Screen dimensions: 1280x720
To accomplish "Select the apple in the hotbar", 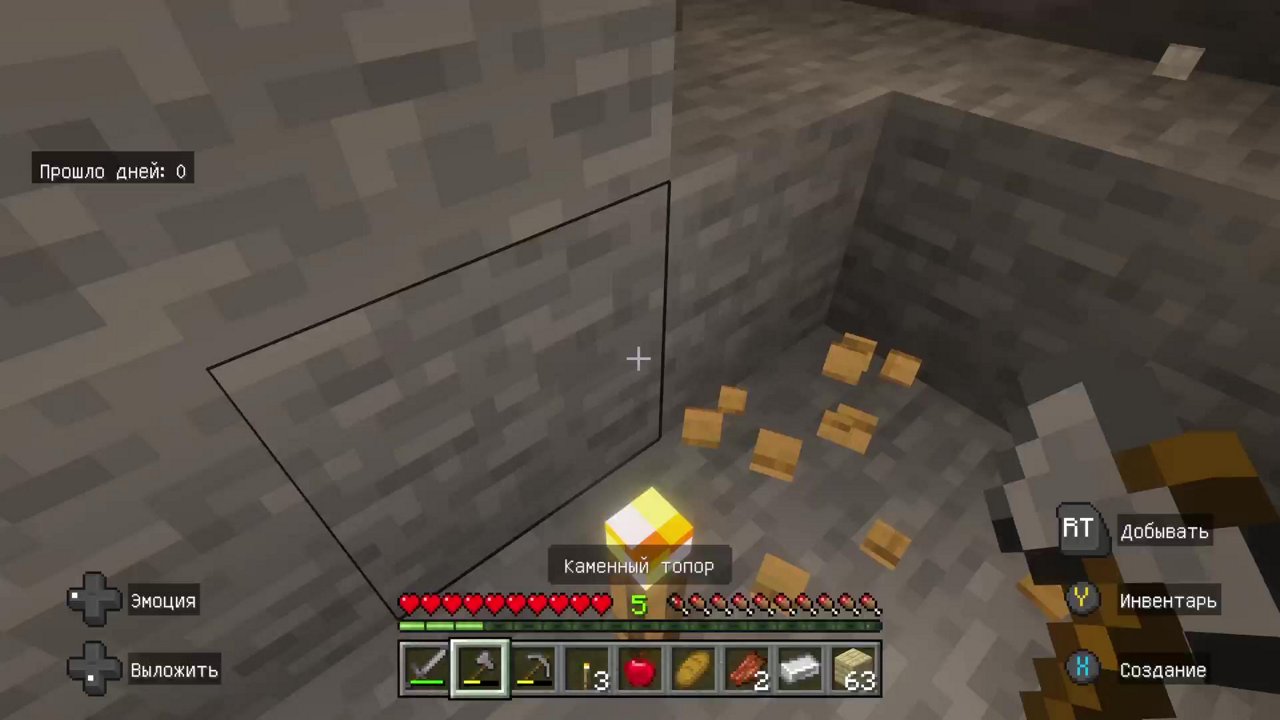I will point(639,668).
